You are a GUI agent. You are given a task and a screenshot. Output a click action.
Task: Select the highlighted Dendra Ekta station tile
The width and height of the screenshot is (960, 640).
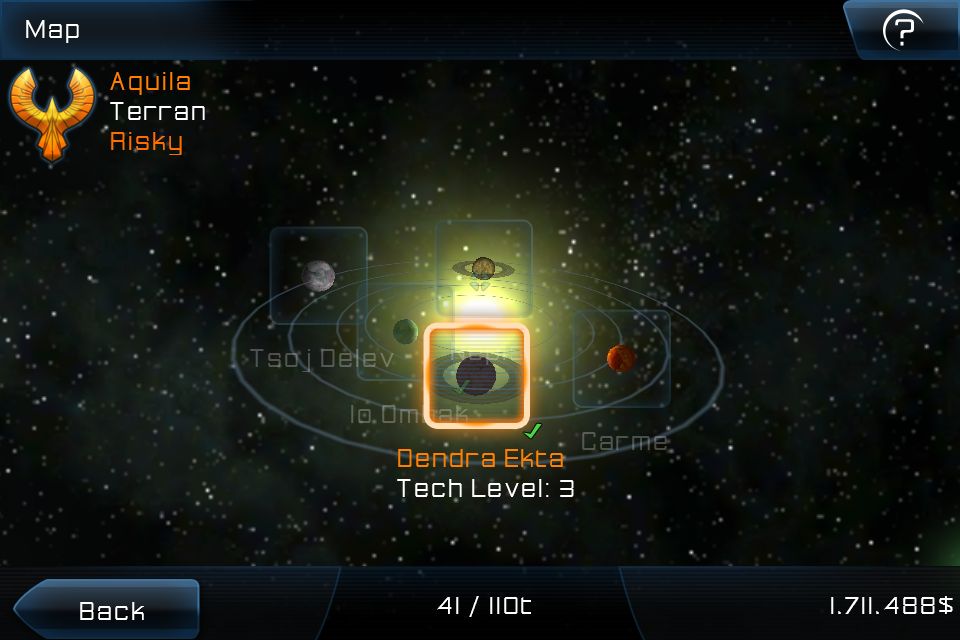coord(476,375)
